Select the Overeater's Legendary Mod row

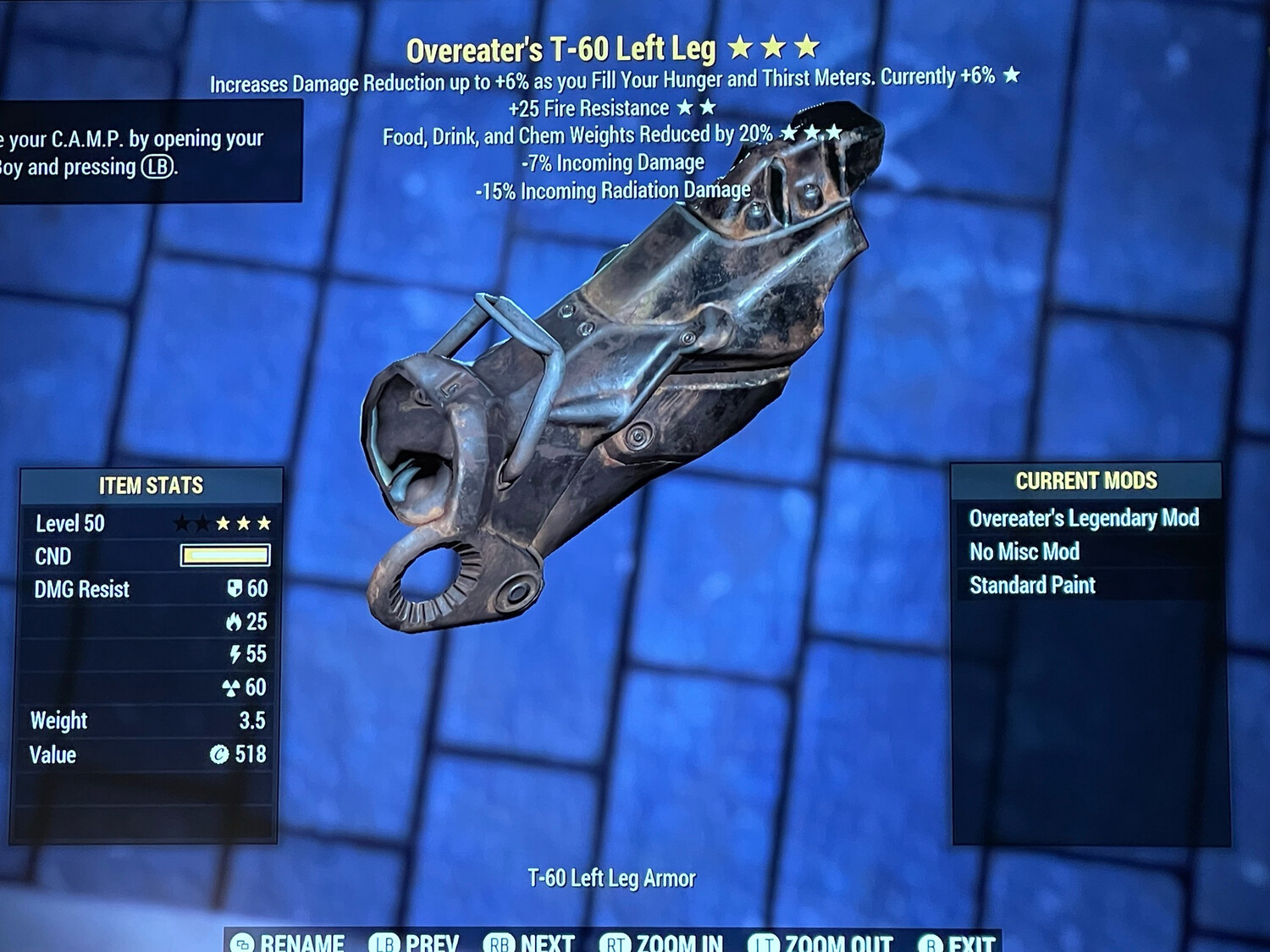click(1084, 518)
